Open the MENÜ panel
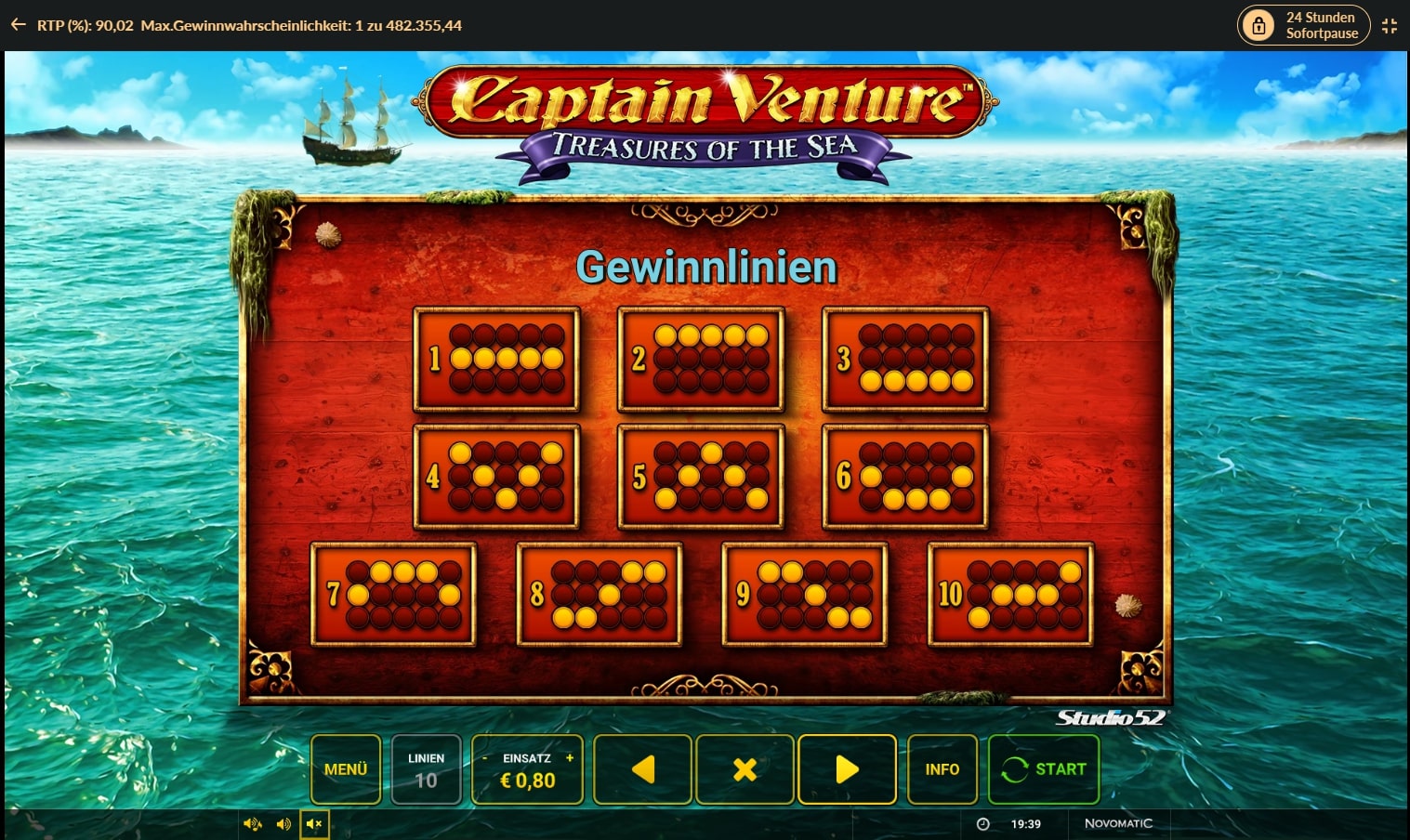Image resolution: width=1410 pixels, height=840 pixels. coord(345,768)
